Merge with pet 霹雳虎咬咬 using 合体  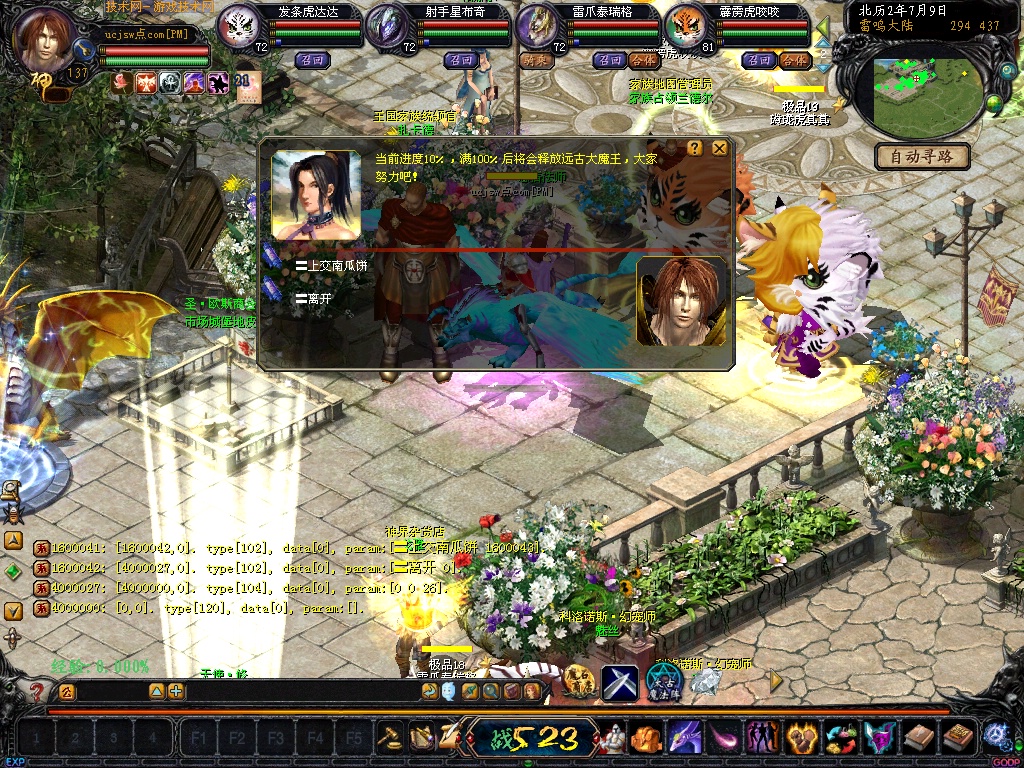(x=793, y=60)
